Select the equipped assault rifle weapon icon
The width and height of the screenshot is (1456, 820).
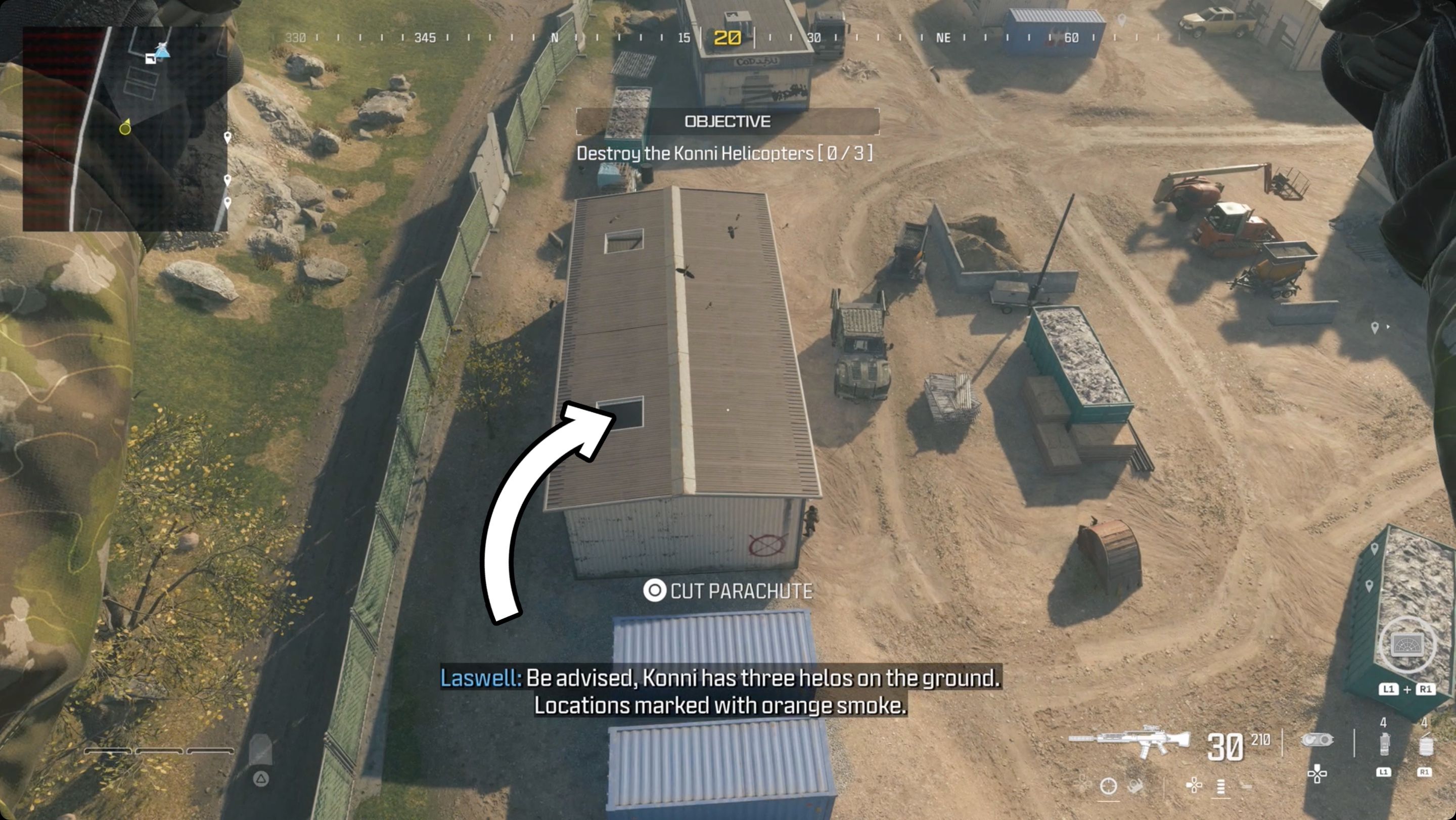click(1130, 740)
